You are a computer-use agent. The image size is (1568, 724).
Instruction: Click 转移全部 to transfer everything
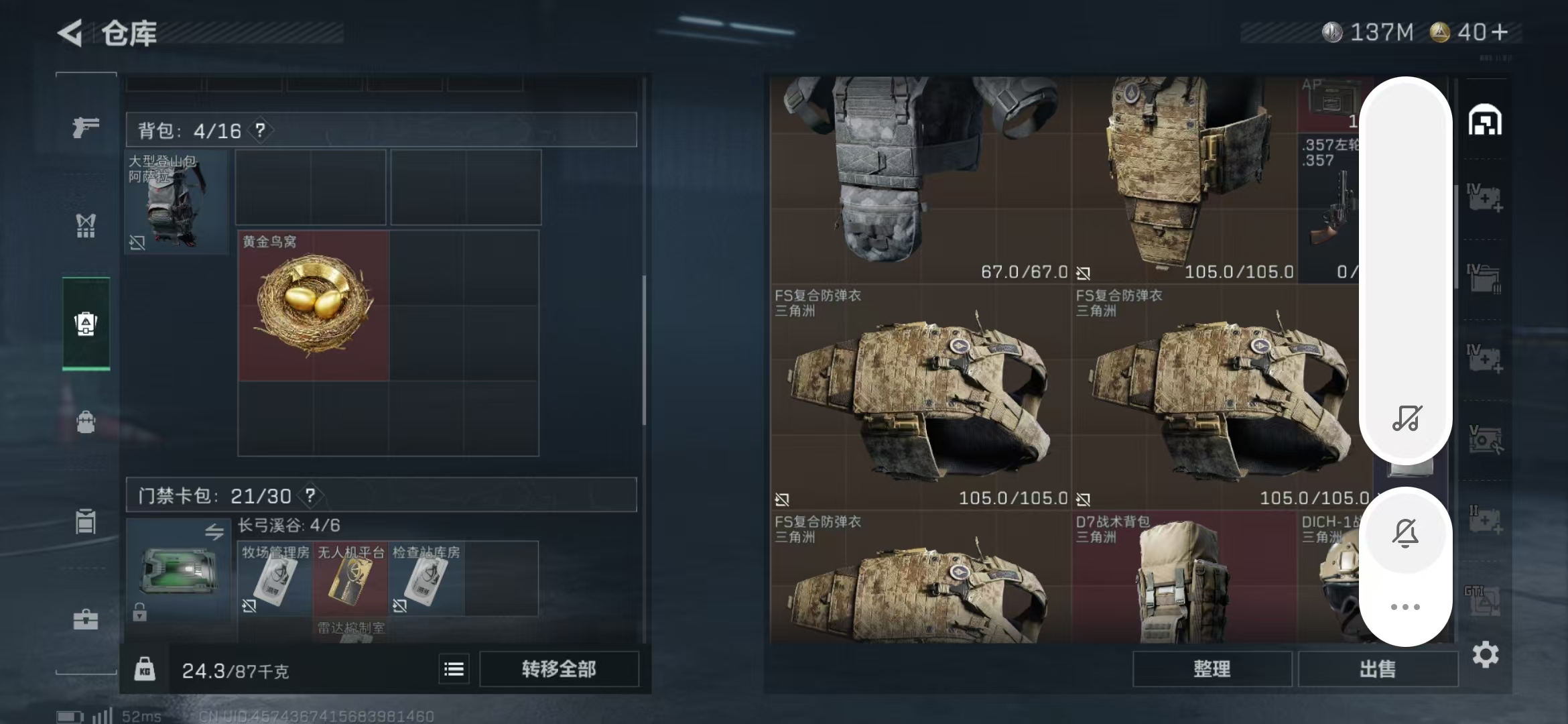559,669
